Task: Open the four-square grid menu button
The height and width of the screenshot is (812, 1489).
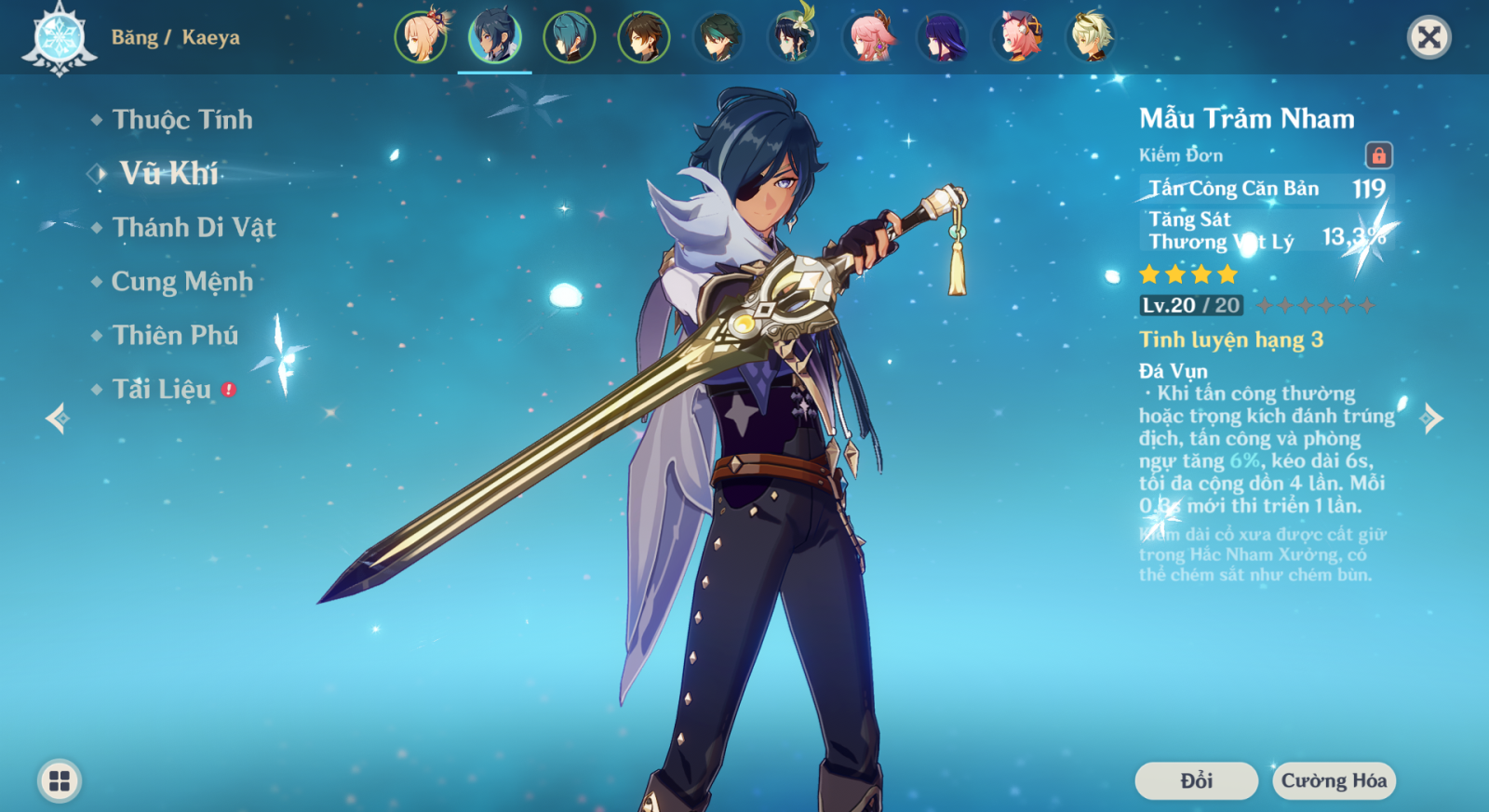Action: 60,780
